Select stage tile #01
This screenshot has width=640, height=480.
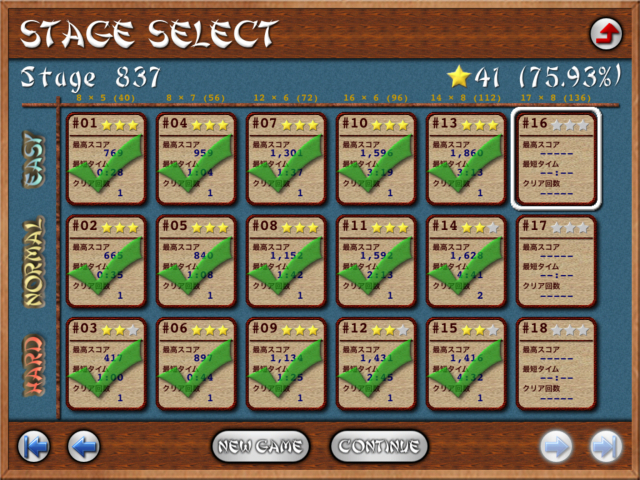click(x=107, y=159)
